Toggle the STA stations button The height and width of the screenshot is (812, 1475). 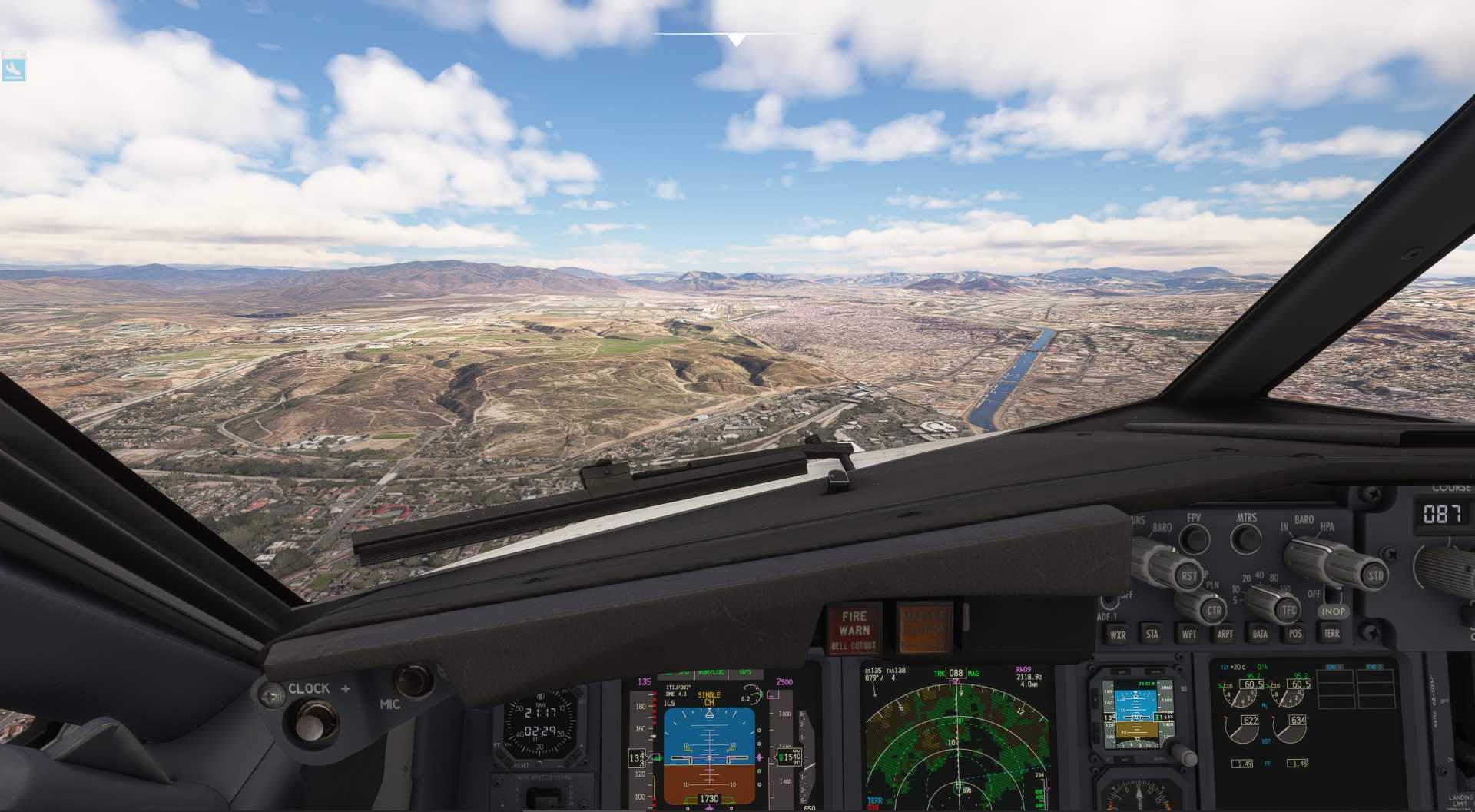pyautogui.click(x=1152, y=635)
